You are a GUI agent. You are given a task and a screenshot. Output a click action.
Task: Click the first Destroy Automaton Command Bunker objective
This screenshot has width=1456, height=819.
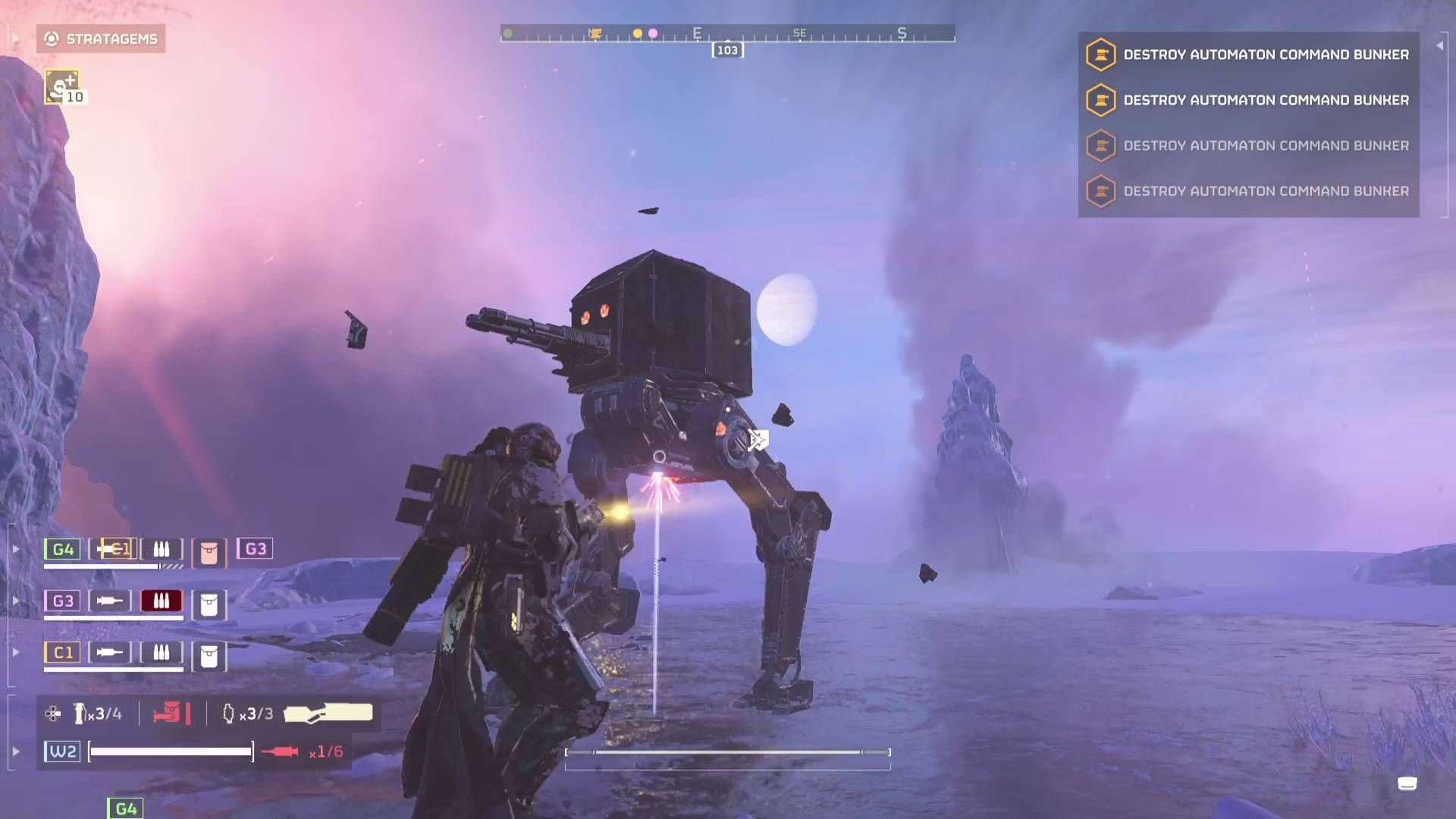tap(1265, 54)
